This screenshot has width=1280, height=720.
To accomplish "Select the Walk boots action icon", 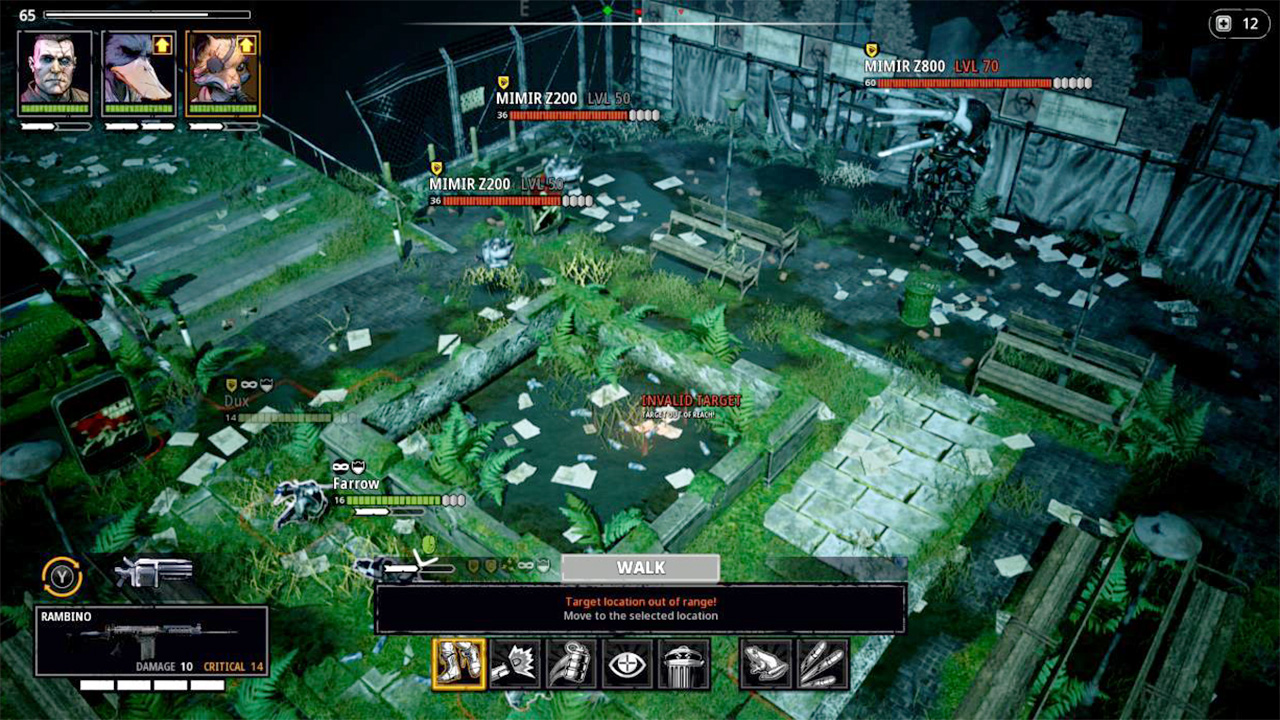I will coord(458,662).
